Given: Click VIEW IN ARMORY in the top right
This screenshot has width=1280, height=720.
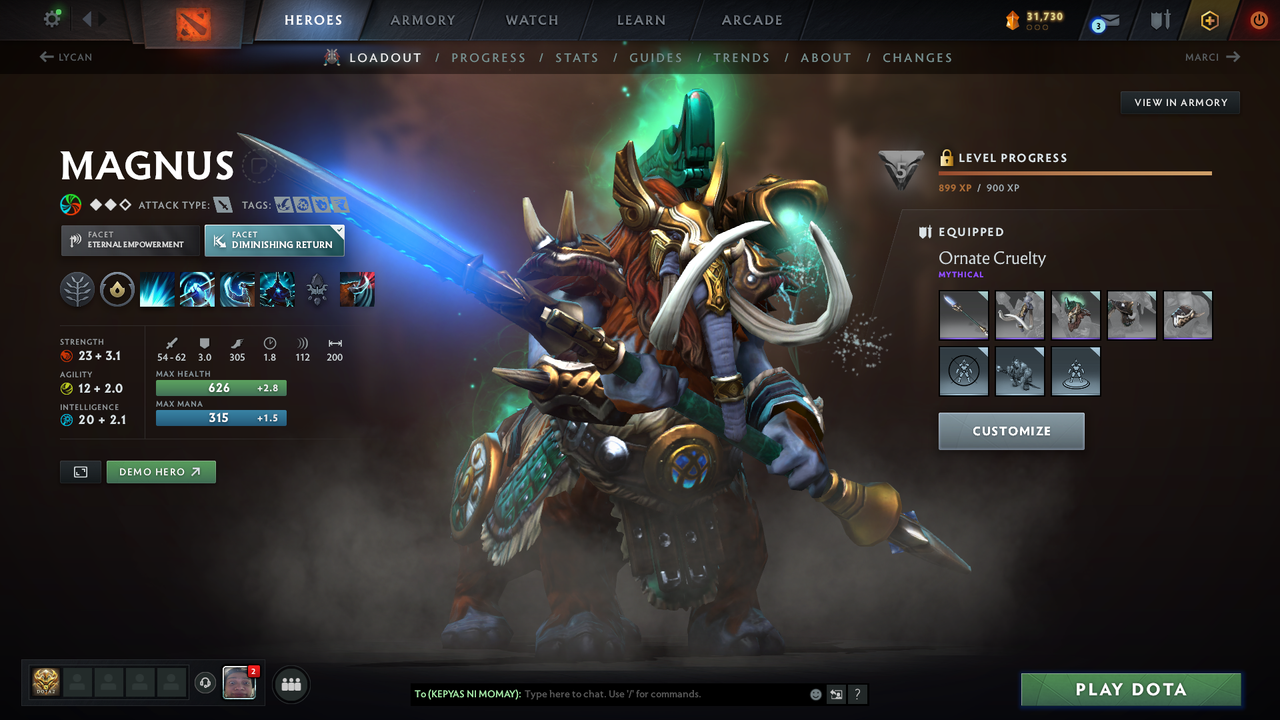Looking at the screenshot, I should [1179, 102].
